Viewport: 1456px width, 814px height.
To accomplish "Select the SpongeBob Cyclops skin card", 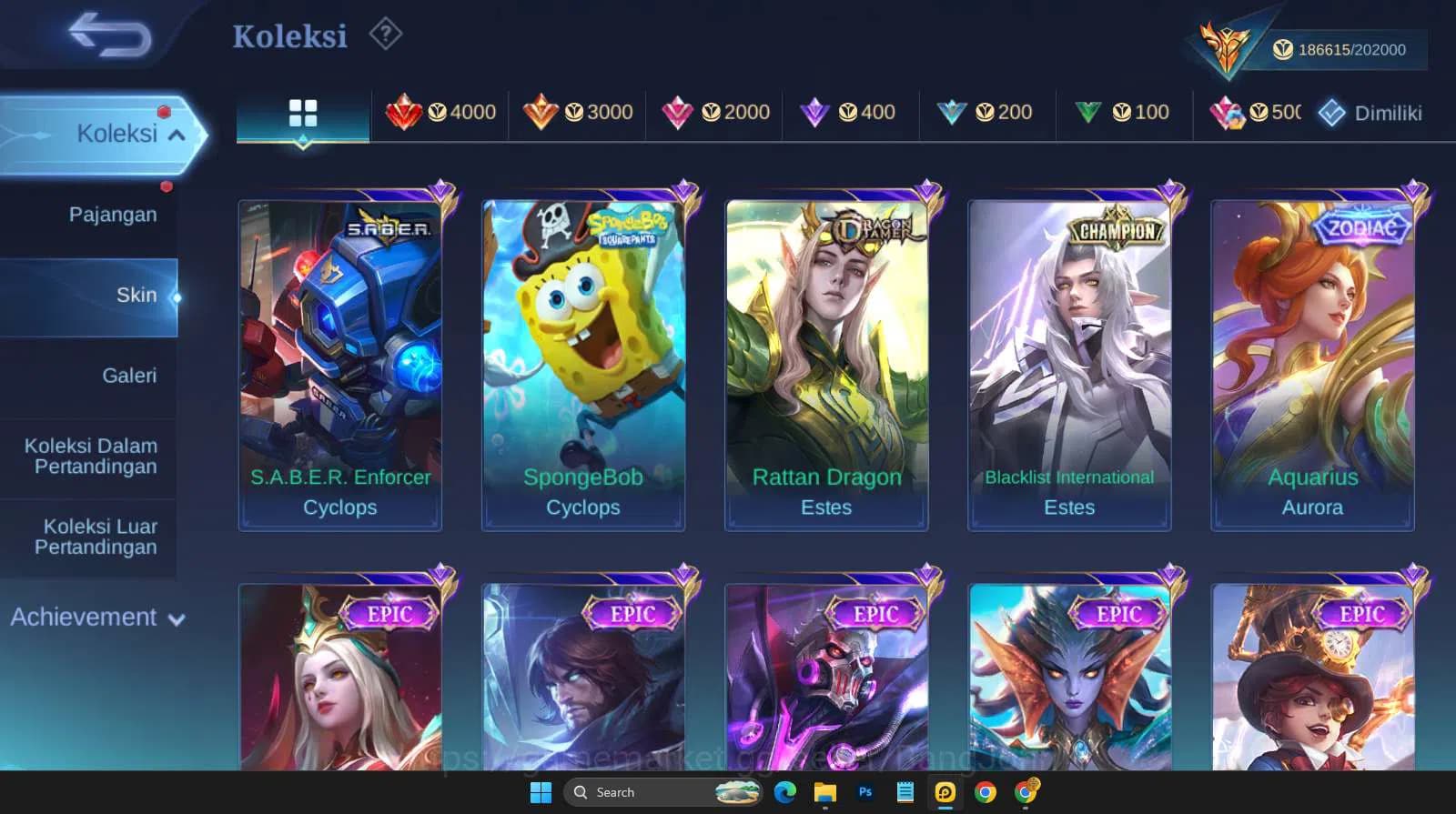I will (583, 355).
